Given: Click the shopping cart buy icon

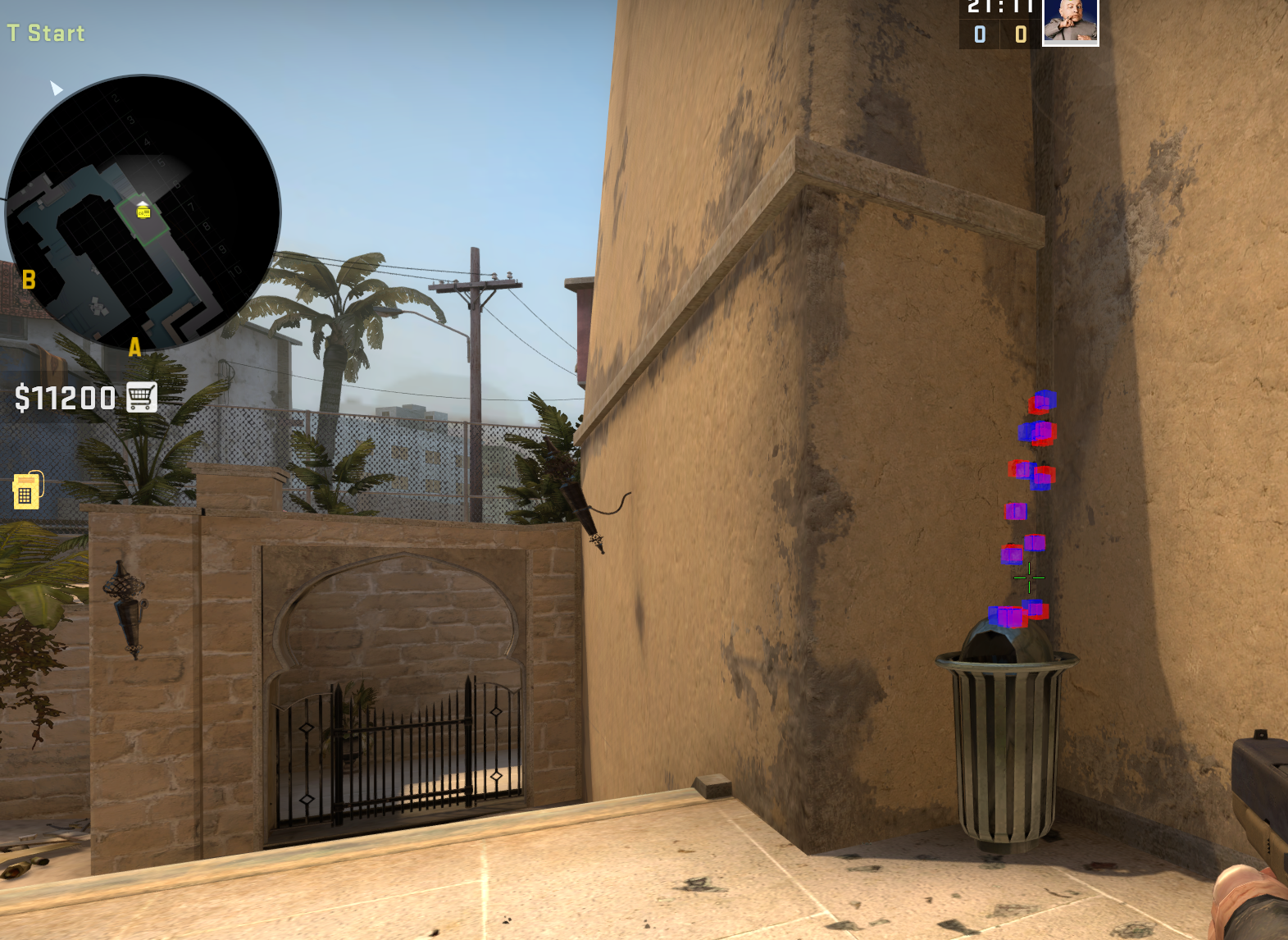Looking at the screenshot, I should [x=141, y=398].
